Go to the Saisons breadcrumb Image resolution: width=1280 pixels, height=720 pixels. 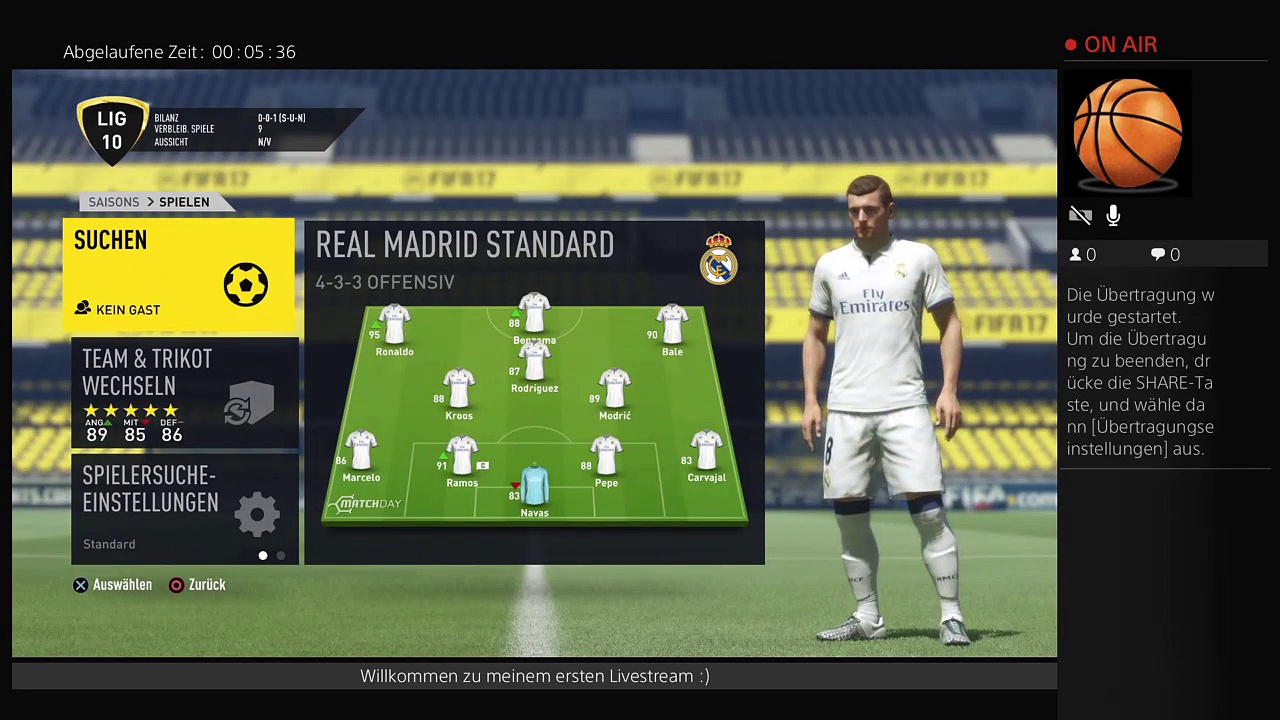[114, 202]
